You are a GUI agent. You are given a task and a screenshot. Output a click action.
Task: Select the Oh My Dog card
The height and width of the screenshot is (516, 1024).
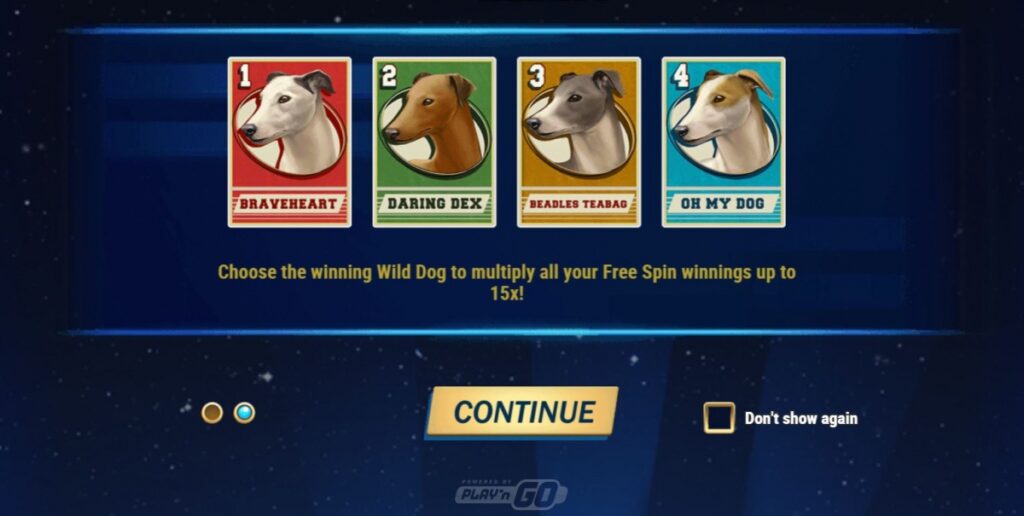pos(723,142)
